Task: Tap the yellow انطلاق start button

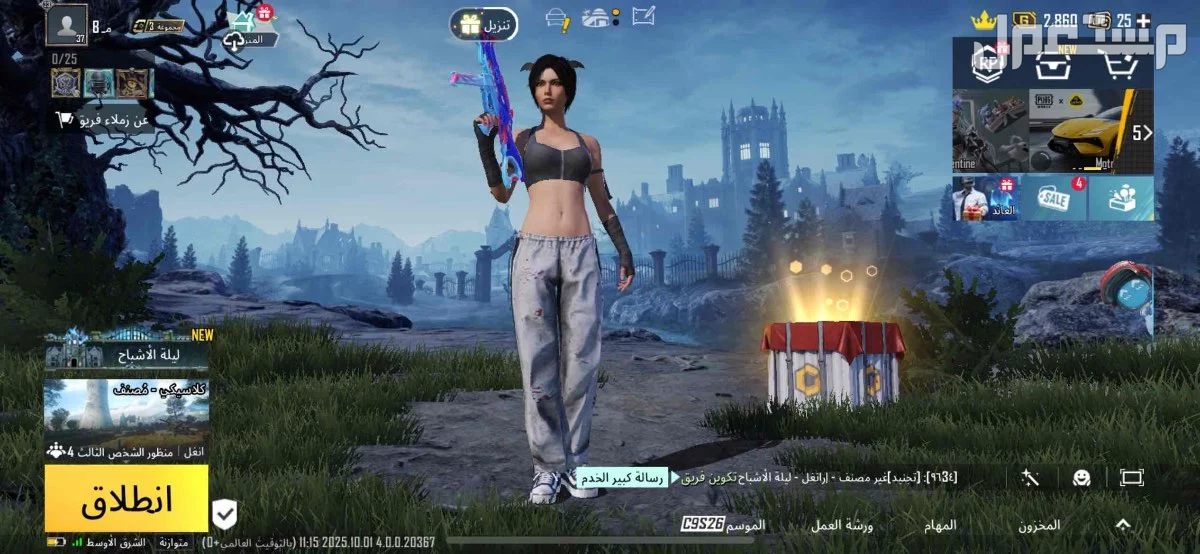Action: tap(126, 498)
